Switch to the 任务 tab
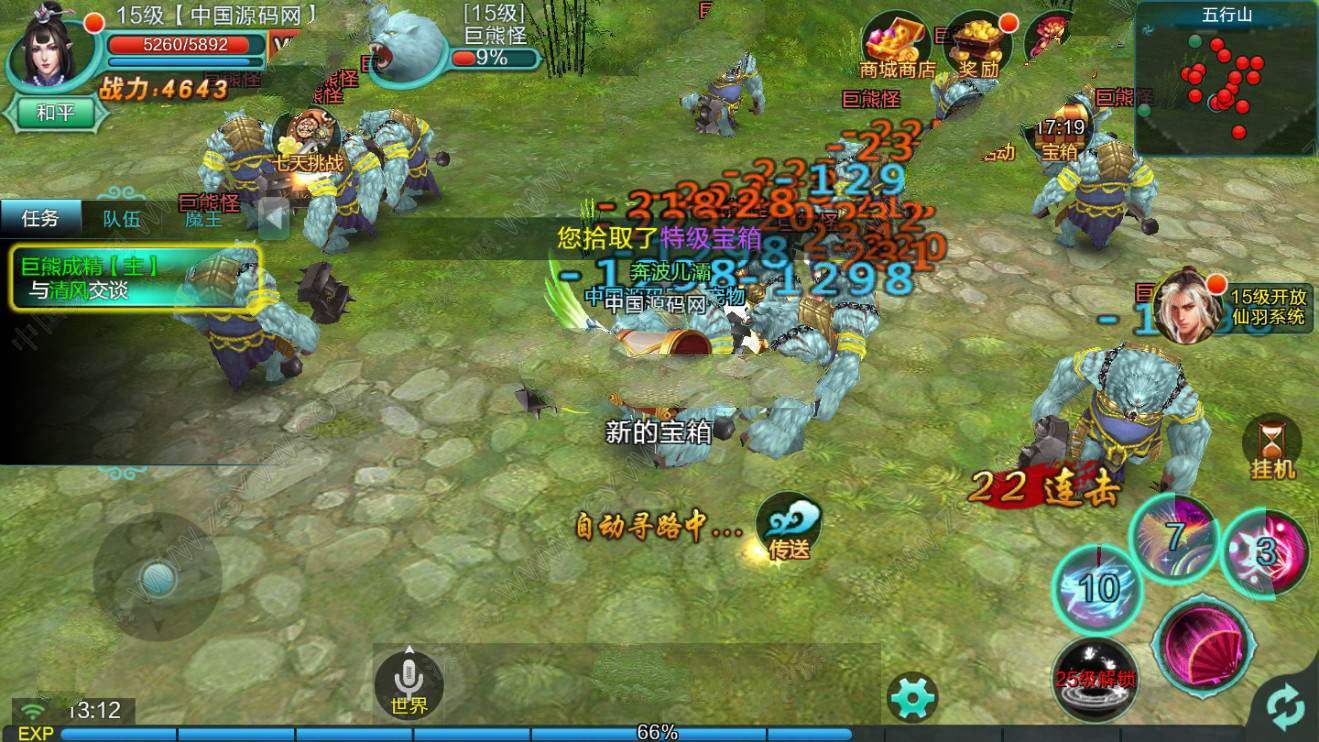The image size is (1319, 742). 40,219
